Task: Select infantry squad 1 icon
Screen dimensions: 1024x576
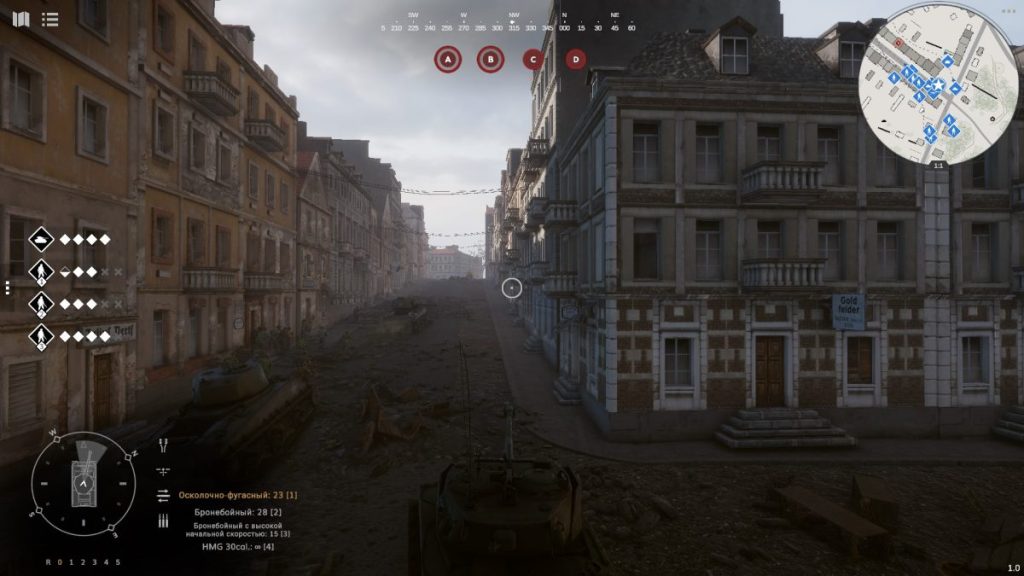Action: (x=41, y=271)
